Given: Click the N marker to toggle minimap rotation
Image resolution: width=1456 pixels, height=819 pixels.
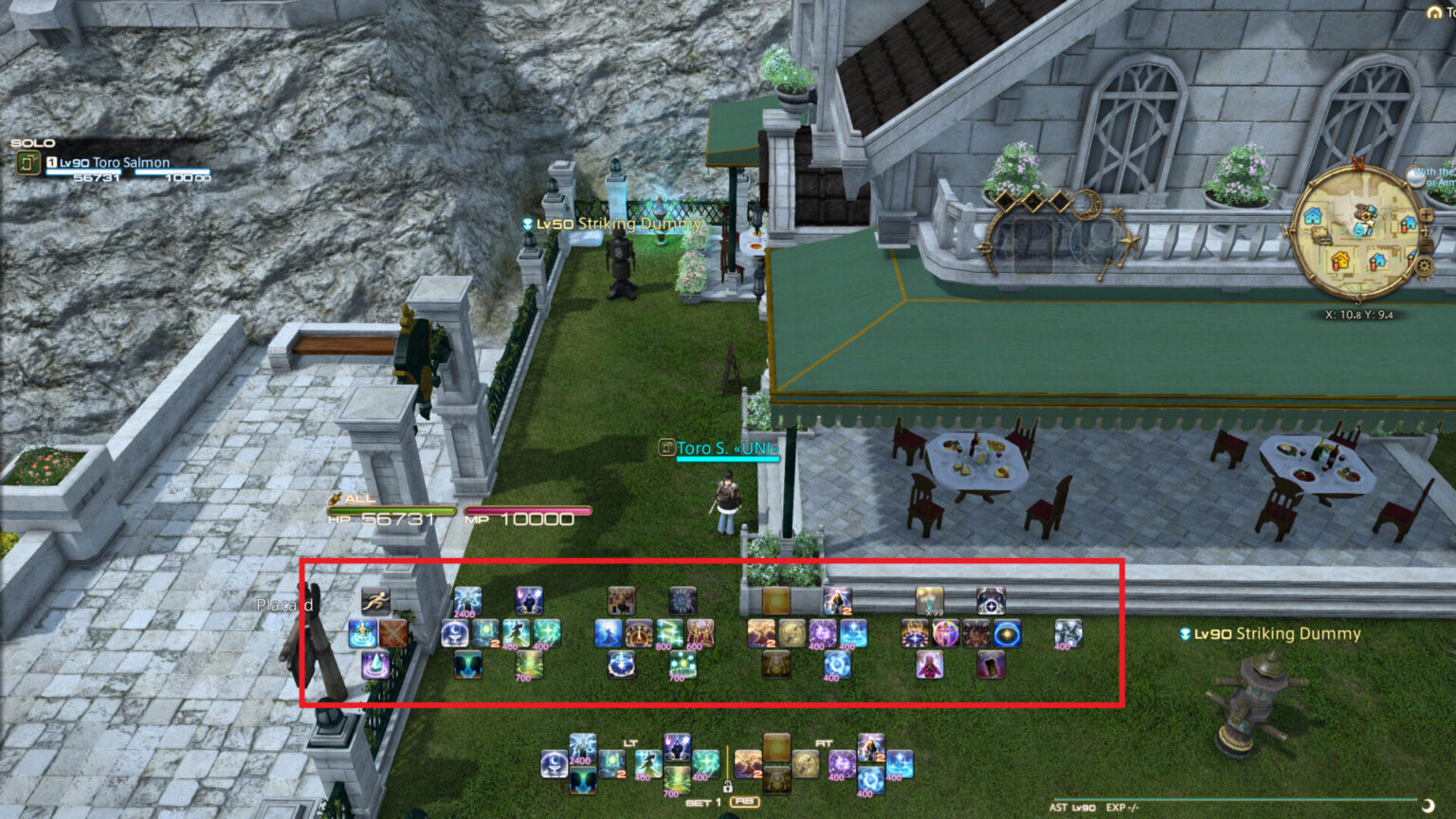Looking at the screenshot, I should coord(1357,163).
